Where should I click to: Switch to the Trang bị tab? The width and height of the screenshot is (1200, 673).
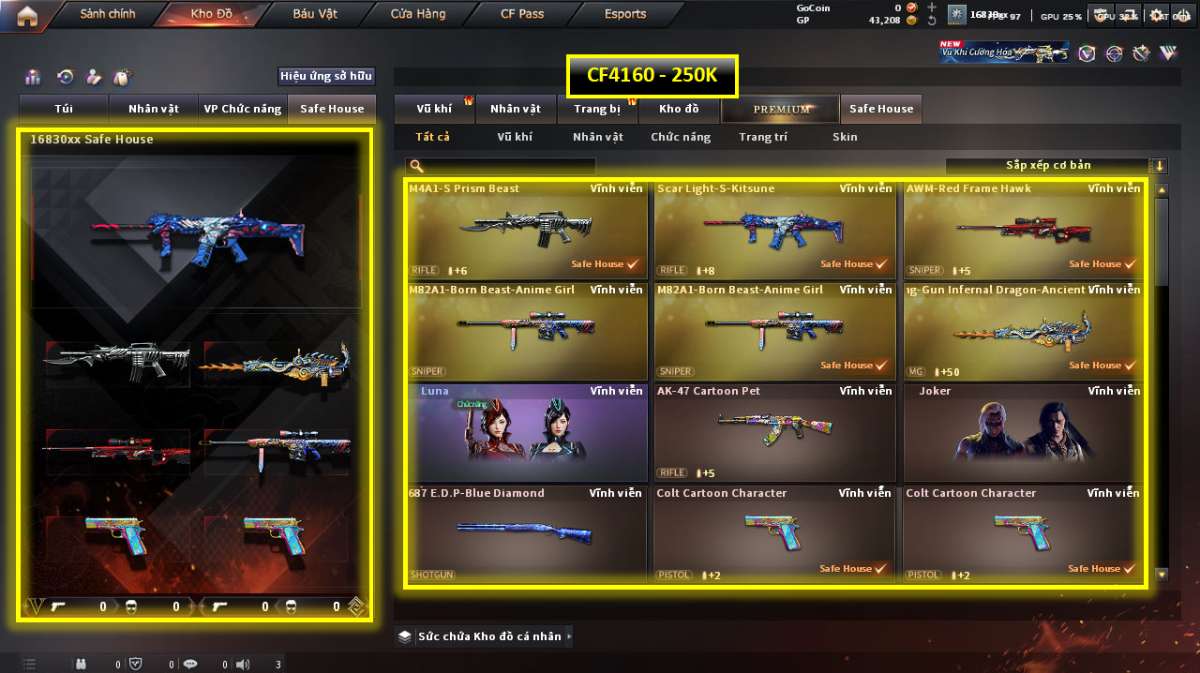point(597,109)
